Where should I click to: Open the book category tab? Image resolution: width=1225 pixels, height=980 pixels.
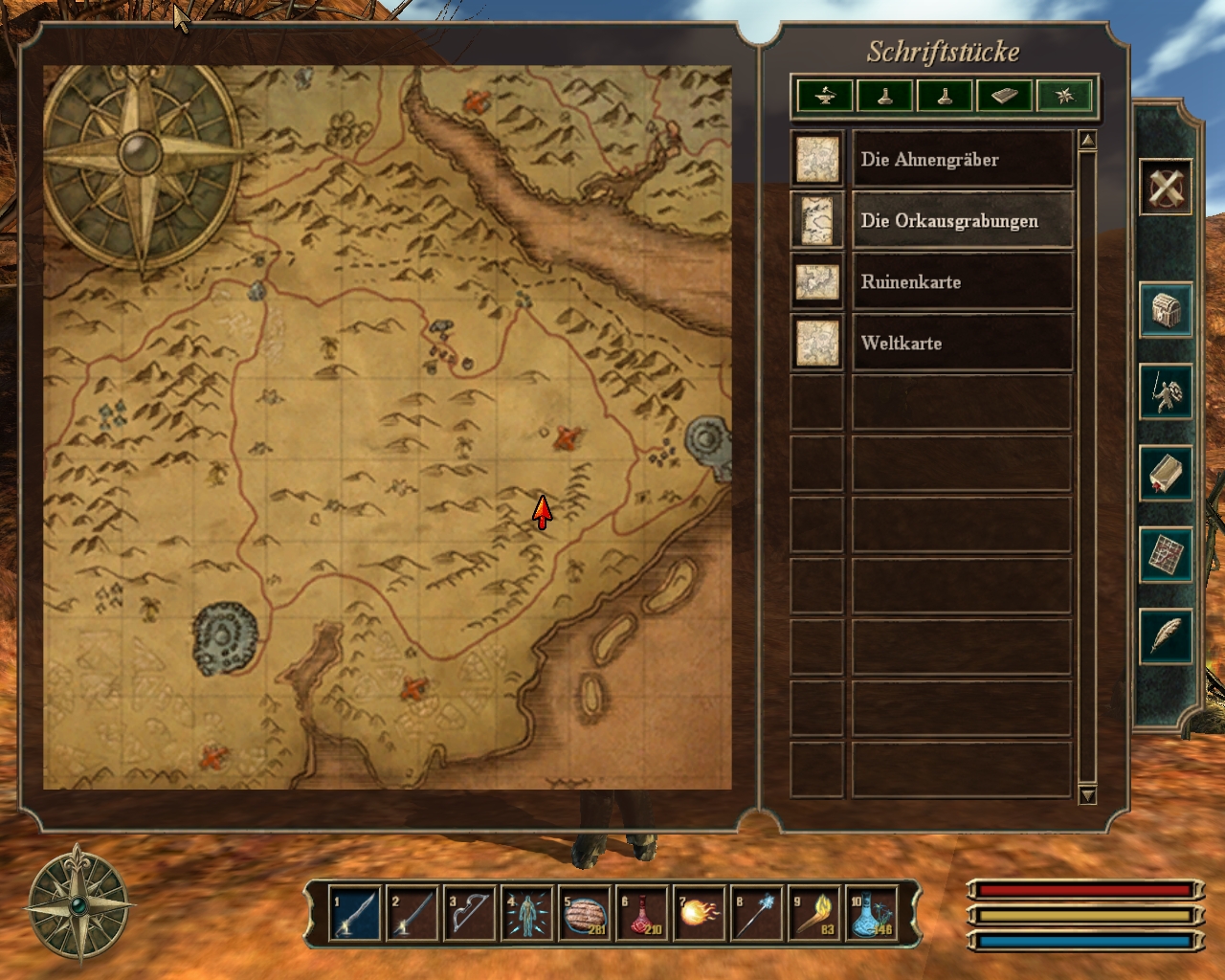(x=1004, y=97)
